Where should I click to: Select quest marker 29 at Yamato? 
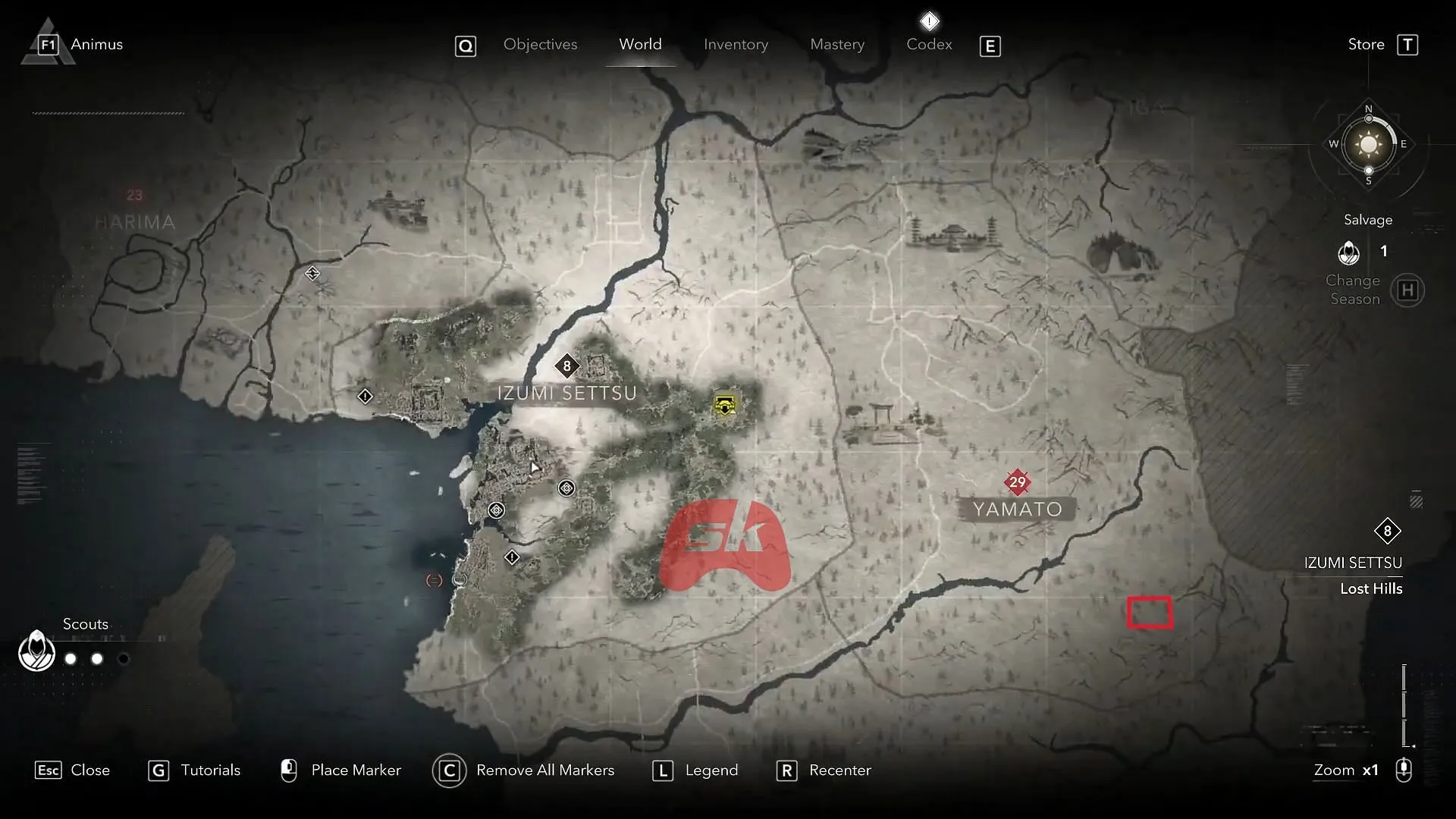[1018, 482]
